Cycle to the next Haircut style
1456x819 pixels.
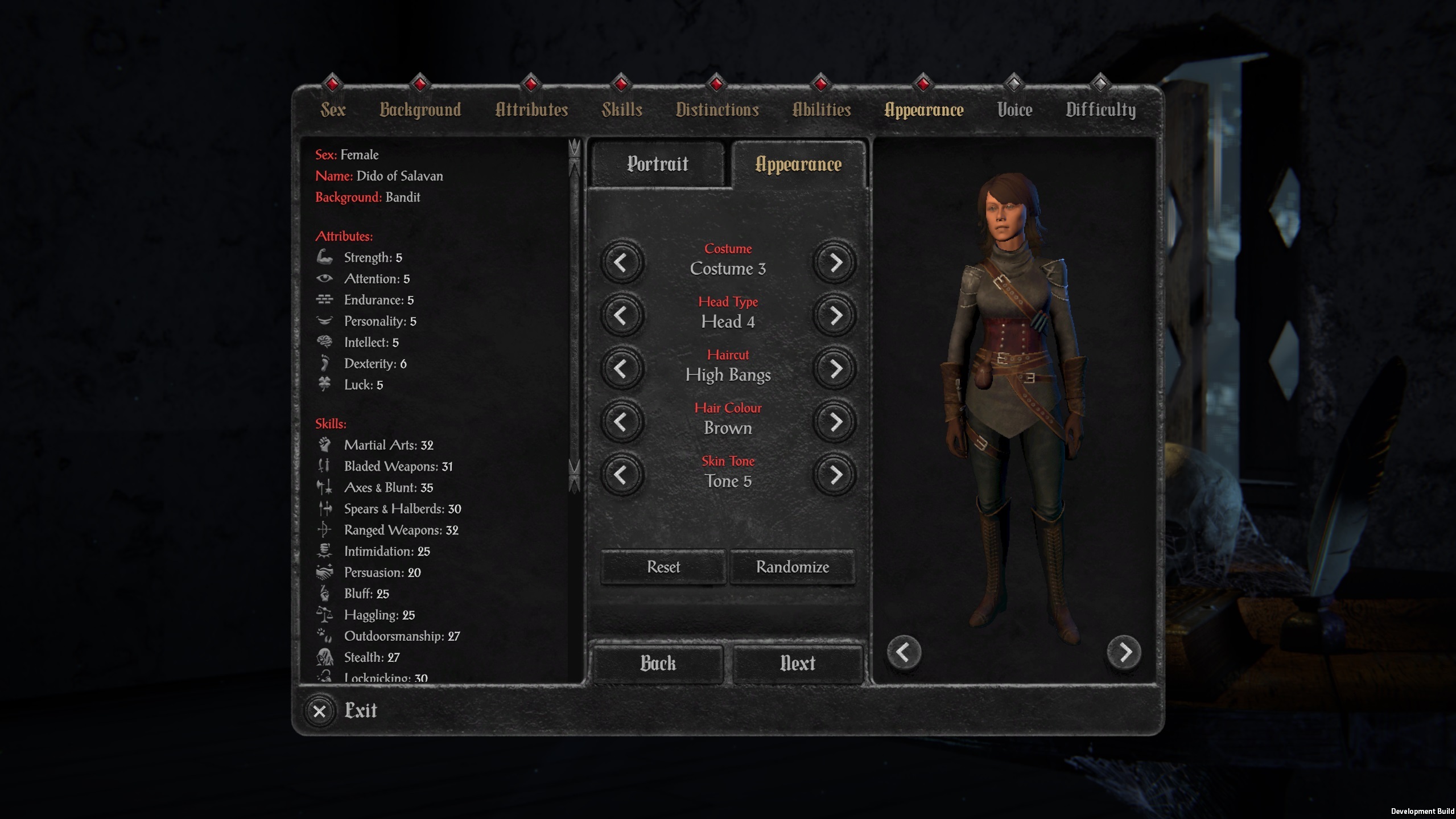point(835,369)
